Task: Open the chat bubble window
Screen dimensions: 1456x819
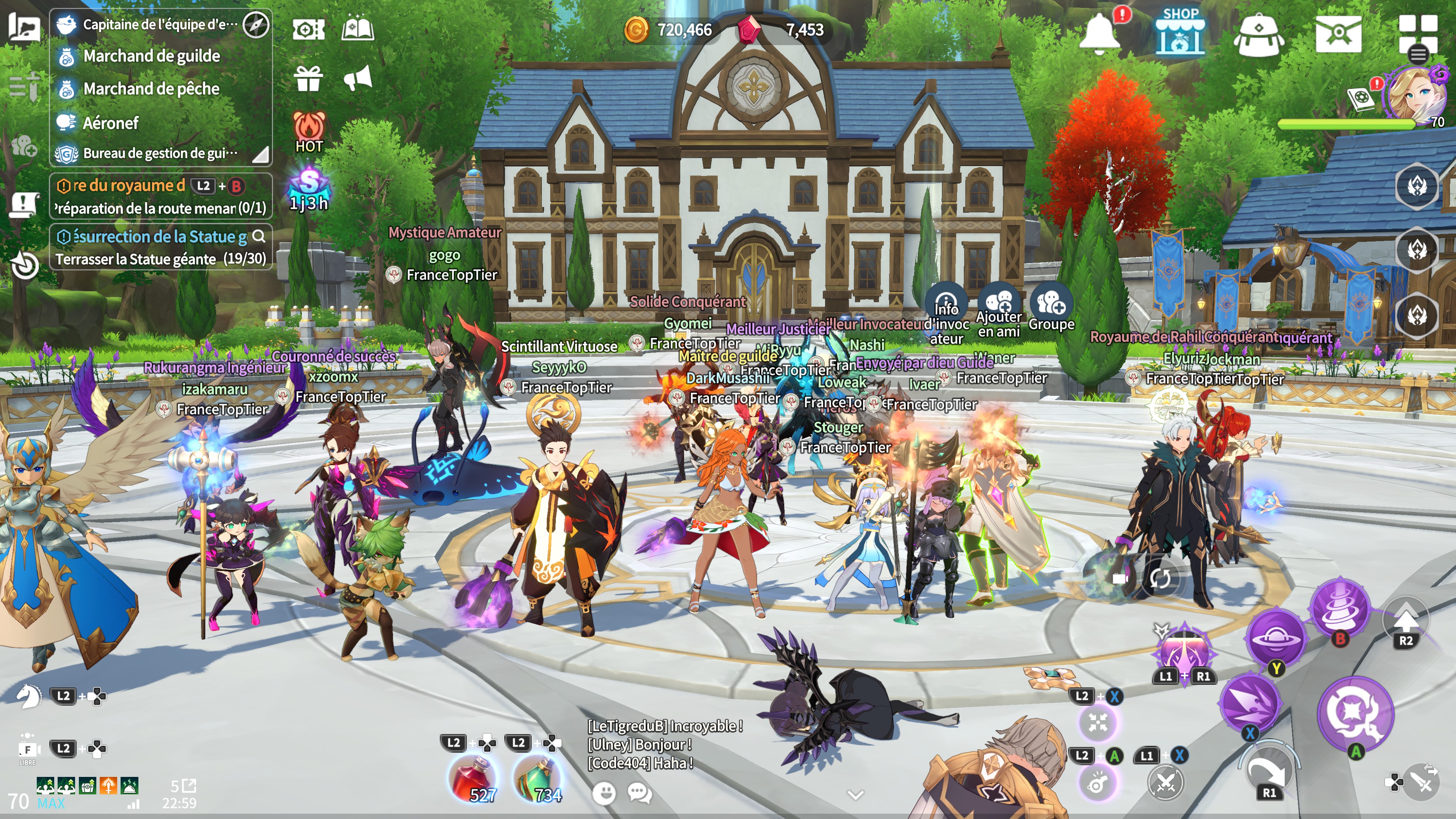Action: 640,793
